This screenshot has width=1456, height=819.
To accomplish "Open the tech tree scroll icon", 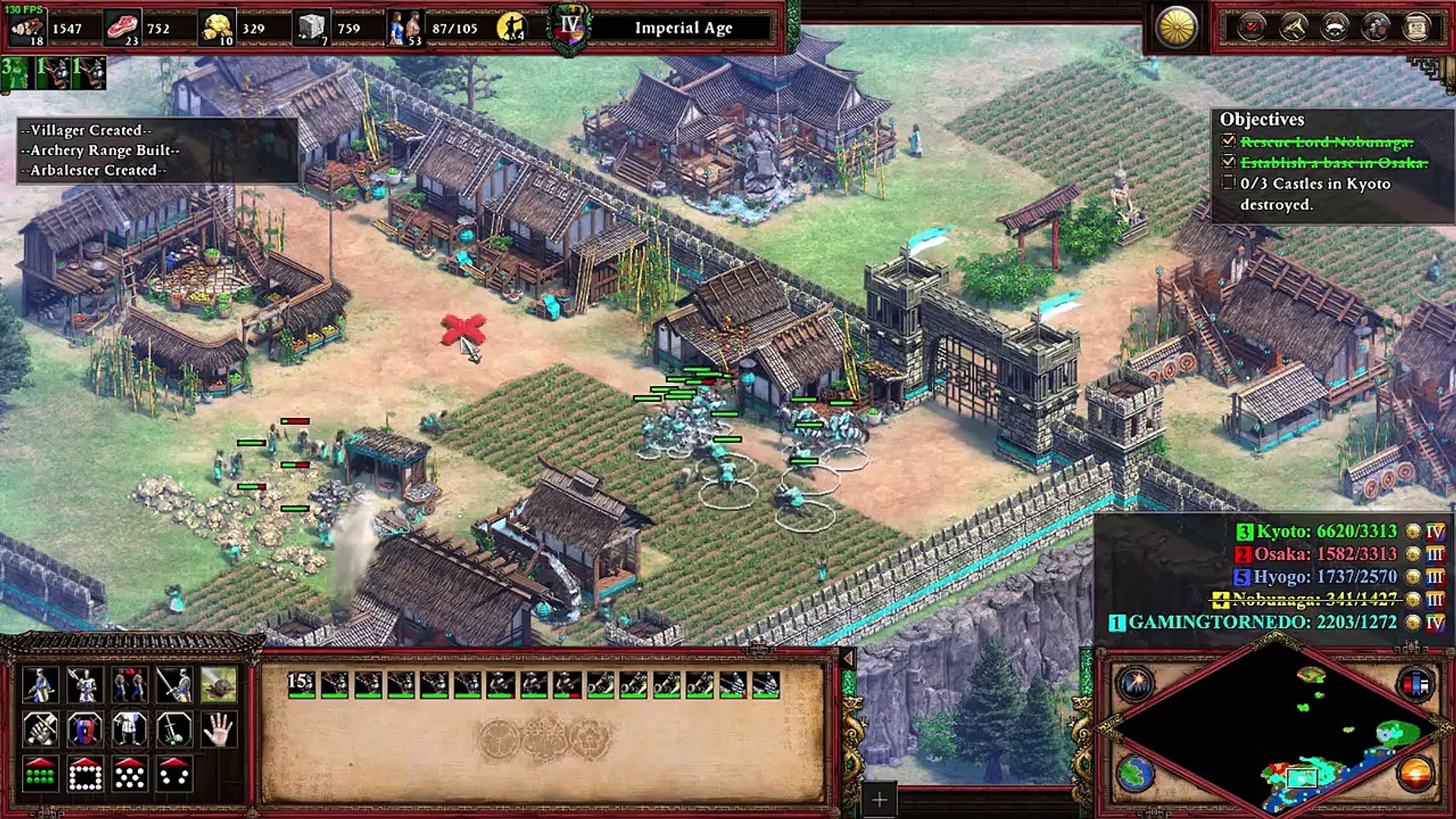I will point(1416,28).
